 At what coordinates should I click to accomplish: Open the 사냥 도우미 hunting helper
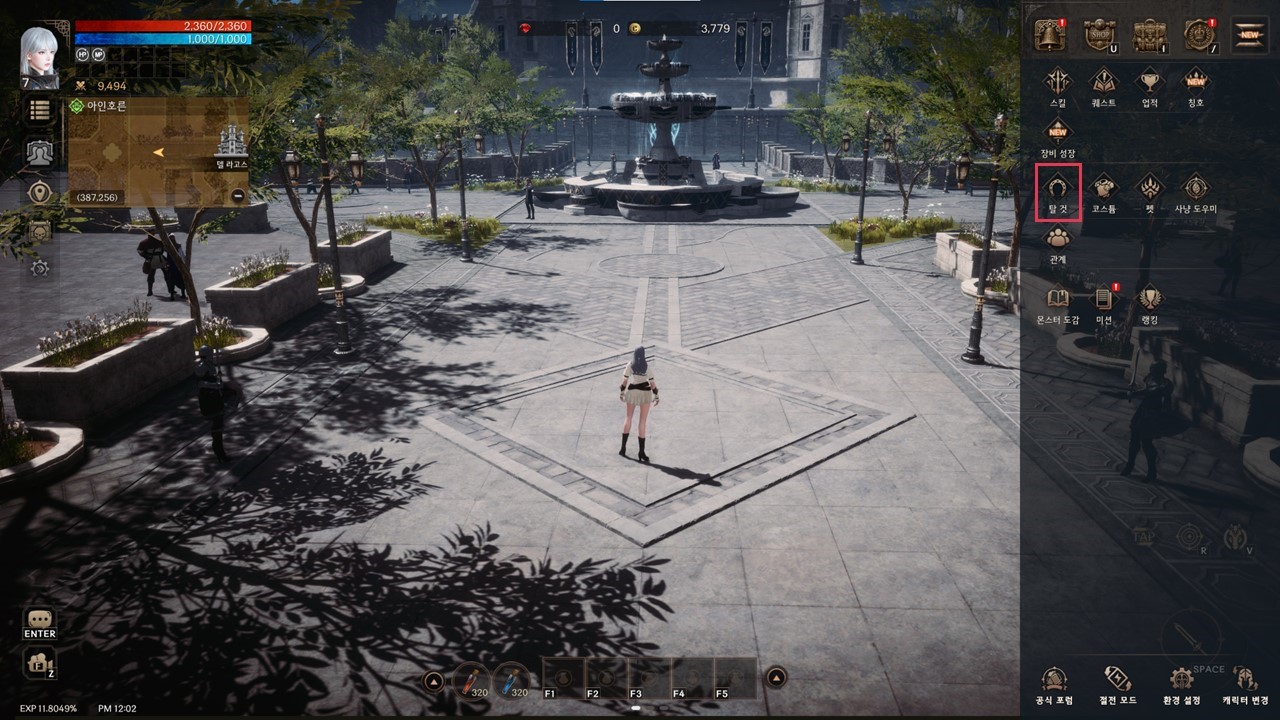point(1196,190)
